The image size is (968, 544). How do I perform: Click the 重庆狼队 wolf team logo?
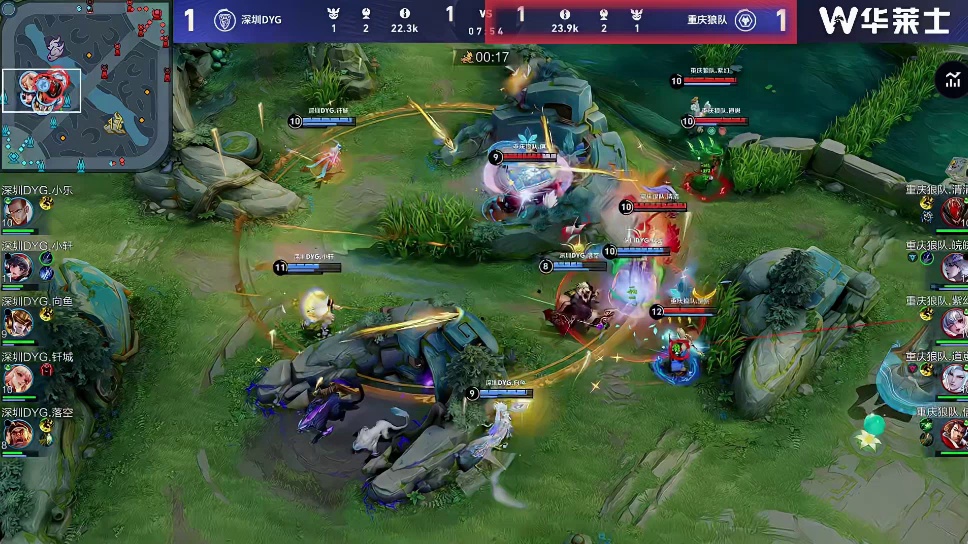pyautogui.click(x=745, y=20)
